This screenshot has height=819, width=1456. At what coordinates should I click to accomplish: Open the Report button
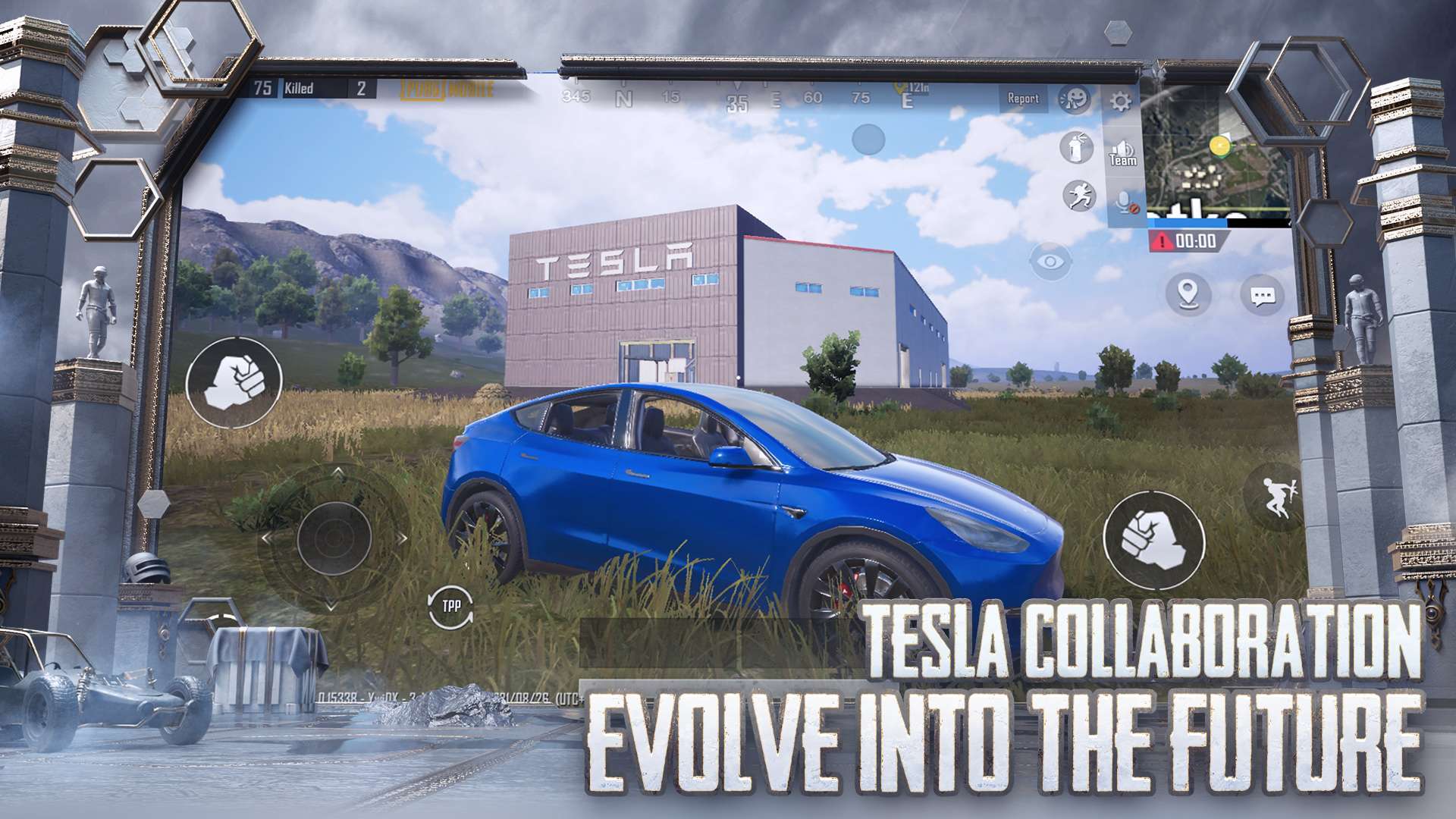tap(1022, 99)
